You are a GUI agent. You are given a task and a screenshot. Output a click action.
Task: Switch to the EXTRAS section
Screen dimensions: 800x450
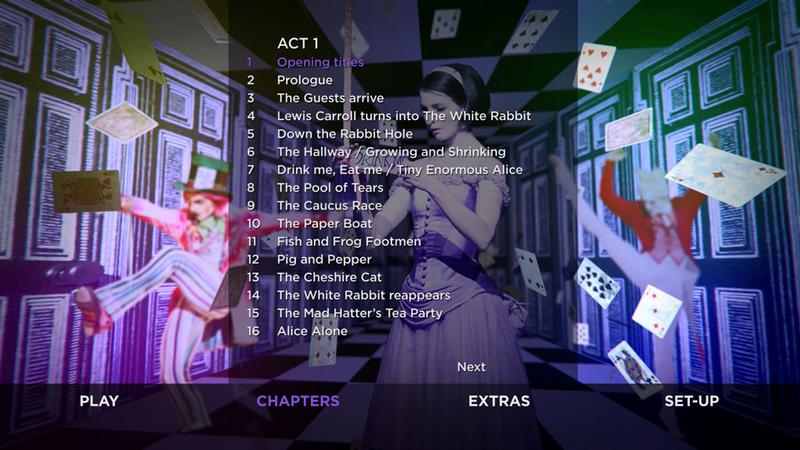[x=499, y=402]
